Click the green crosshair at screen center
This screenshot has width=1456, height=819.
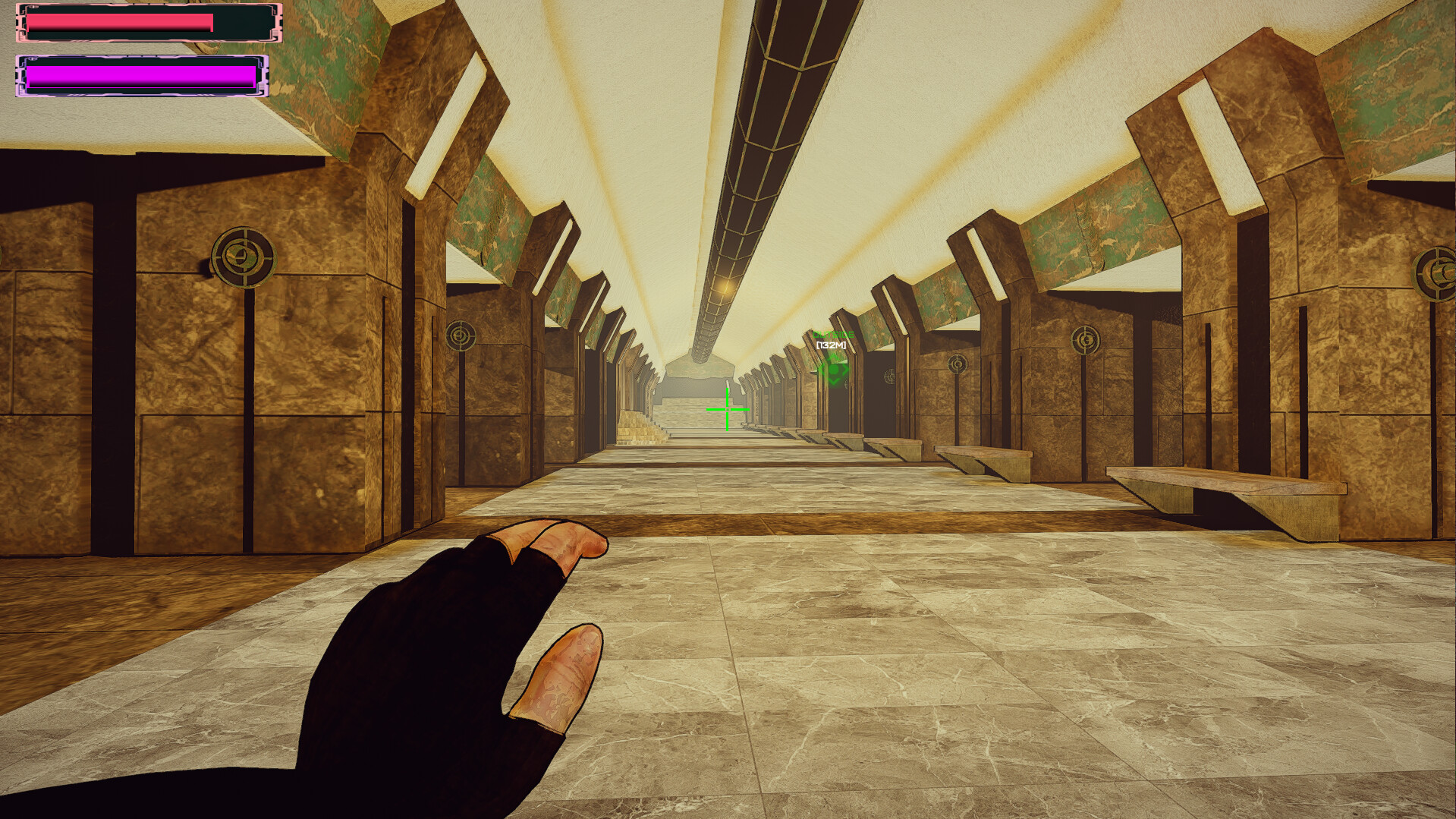[x=727, y=410]
